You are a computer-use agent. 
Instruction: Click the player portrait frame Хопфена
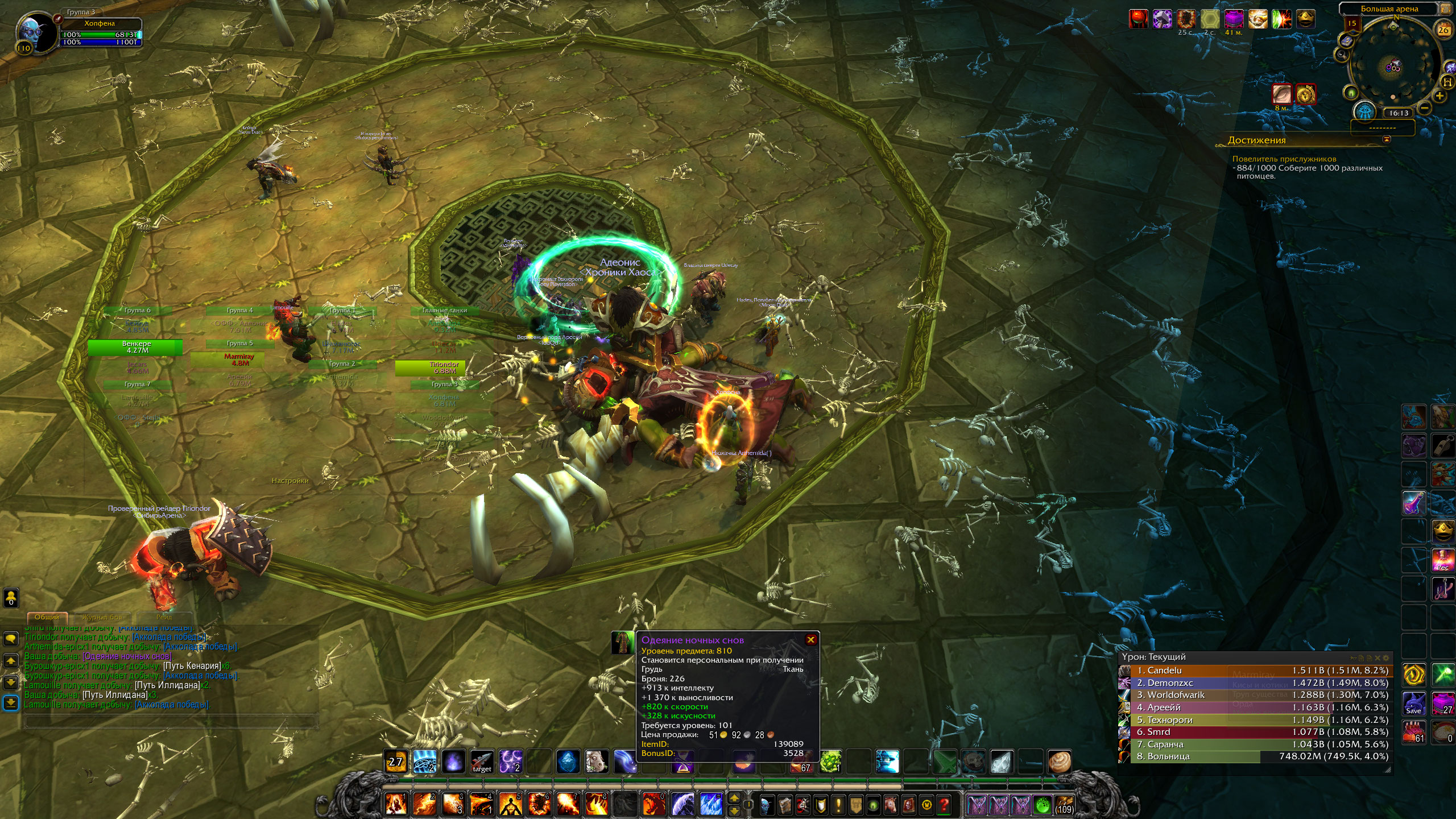[34, 31]
